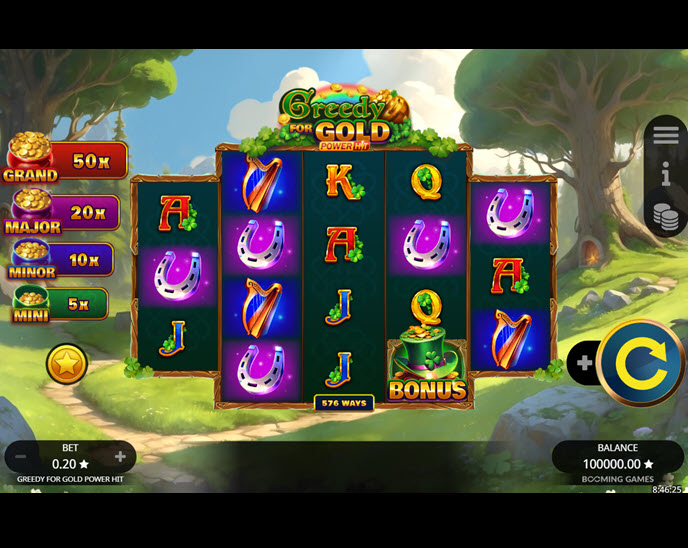Activate the gold star feature button
The height and width of the screenshot is (548, 688).
click(x=67, y=364)
